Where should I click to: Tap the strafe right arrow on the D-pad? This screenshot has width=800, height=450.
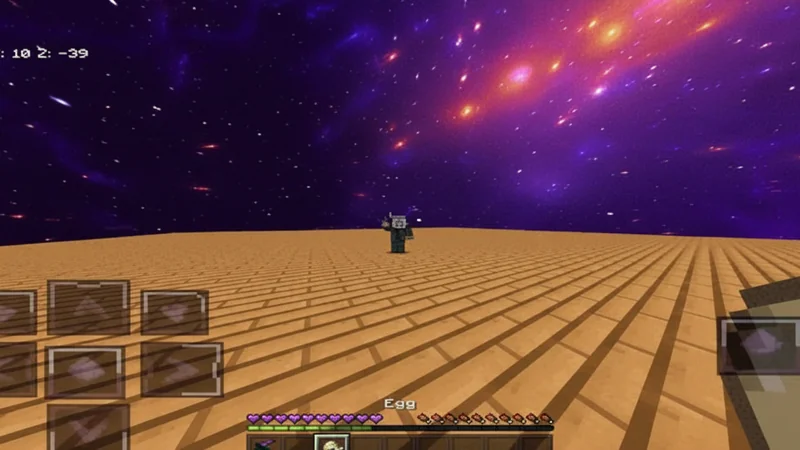tap(181, 368)
